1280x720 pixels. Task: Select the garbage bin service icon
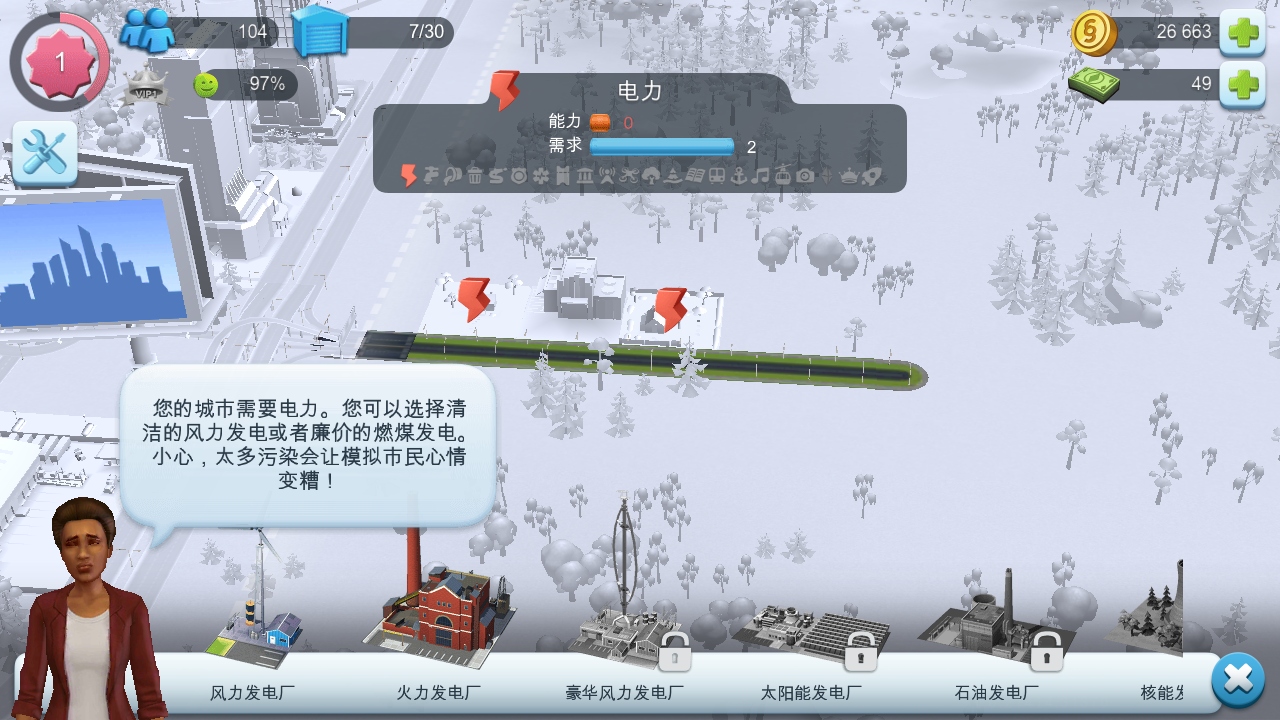(476, 174)
